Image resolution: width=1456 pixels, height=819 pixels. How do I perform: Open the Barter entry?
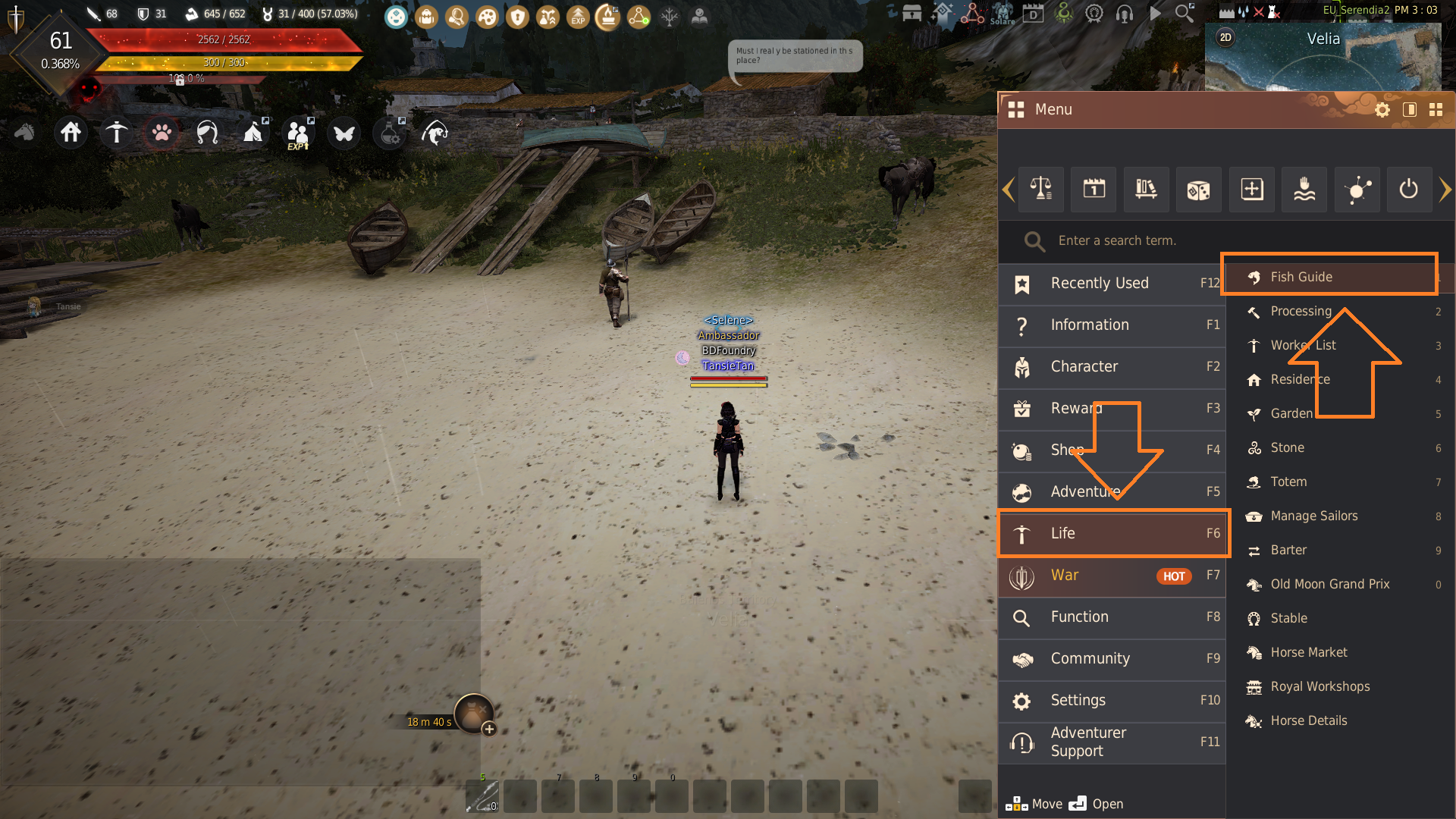click(1288, 550)
